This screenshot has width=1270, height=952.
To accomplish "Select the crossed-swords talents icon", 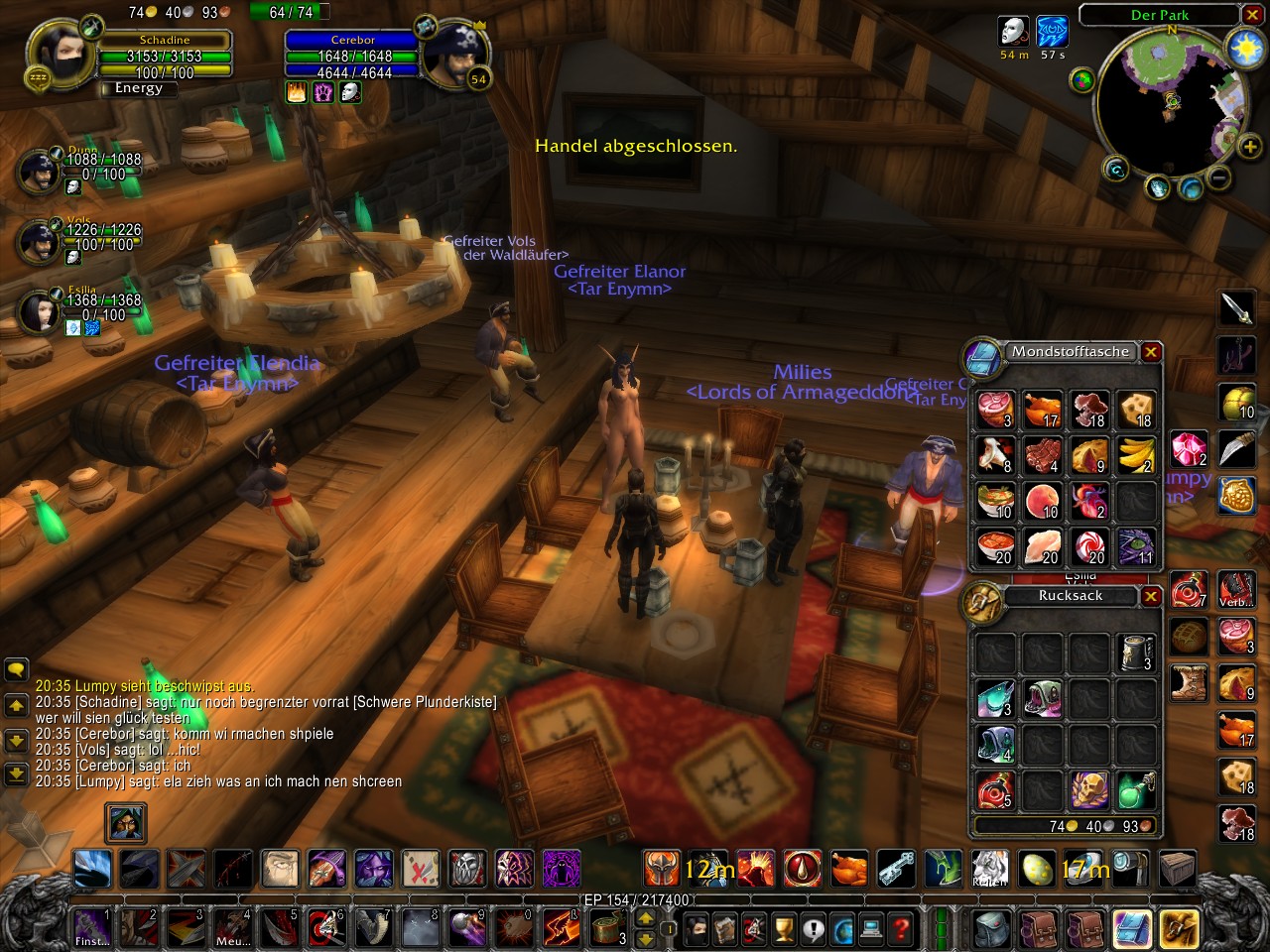I will [753, 930].
